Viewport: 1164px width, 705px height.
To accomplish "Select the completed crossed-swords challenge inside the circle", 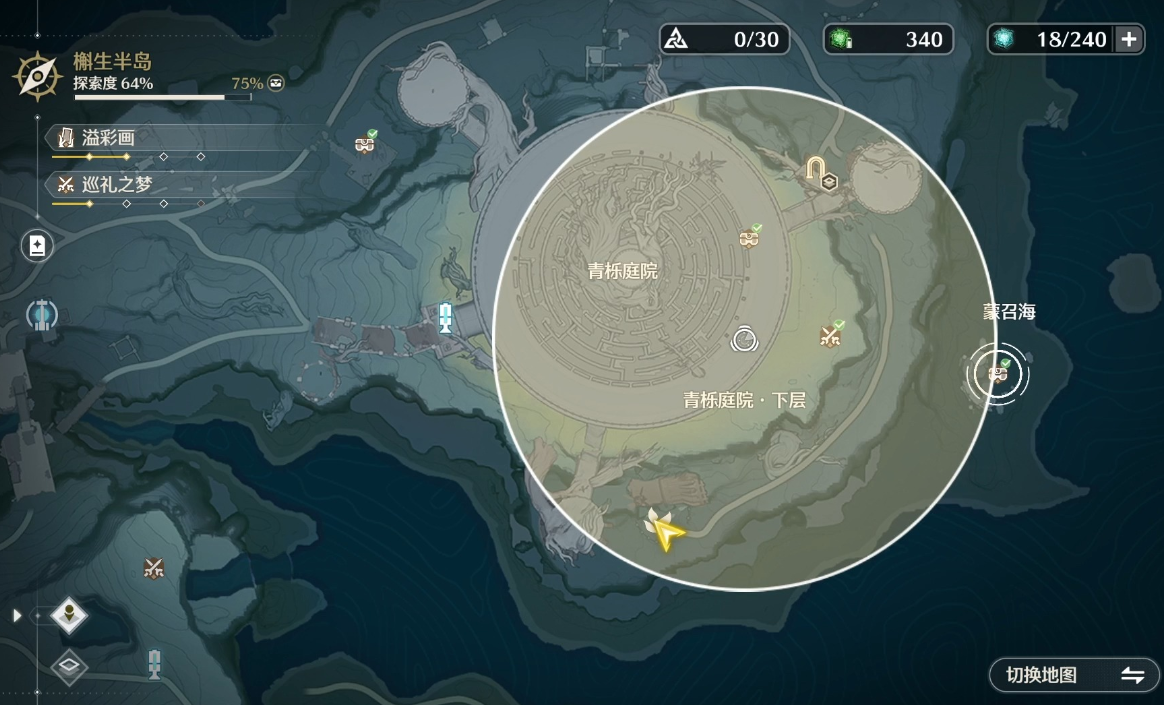I will (x=830, y=336).
